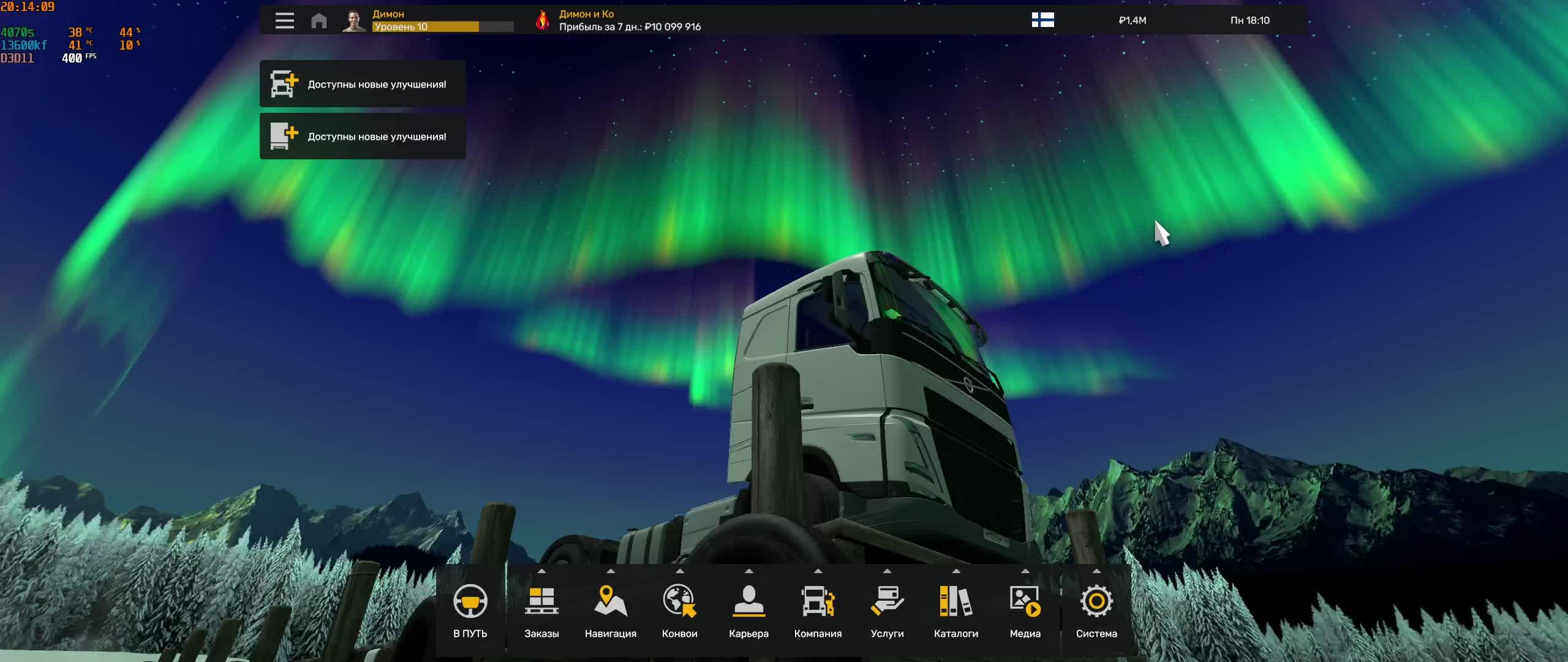Click the Finland flag icon
1568x662 pixels.
pyautogui.click(x=1044, y=20)
